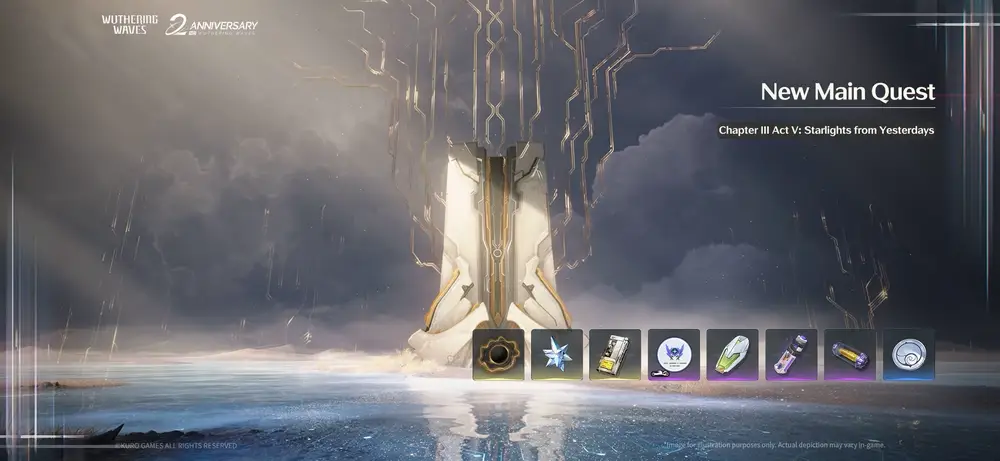
Task: Choose the yellow-labeled supply pack reward
Action: click(615, 354)
